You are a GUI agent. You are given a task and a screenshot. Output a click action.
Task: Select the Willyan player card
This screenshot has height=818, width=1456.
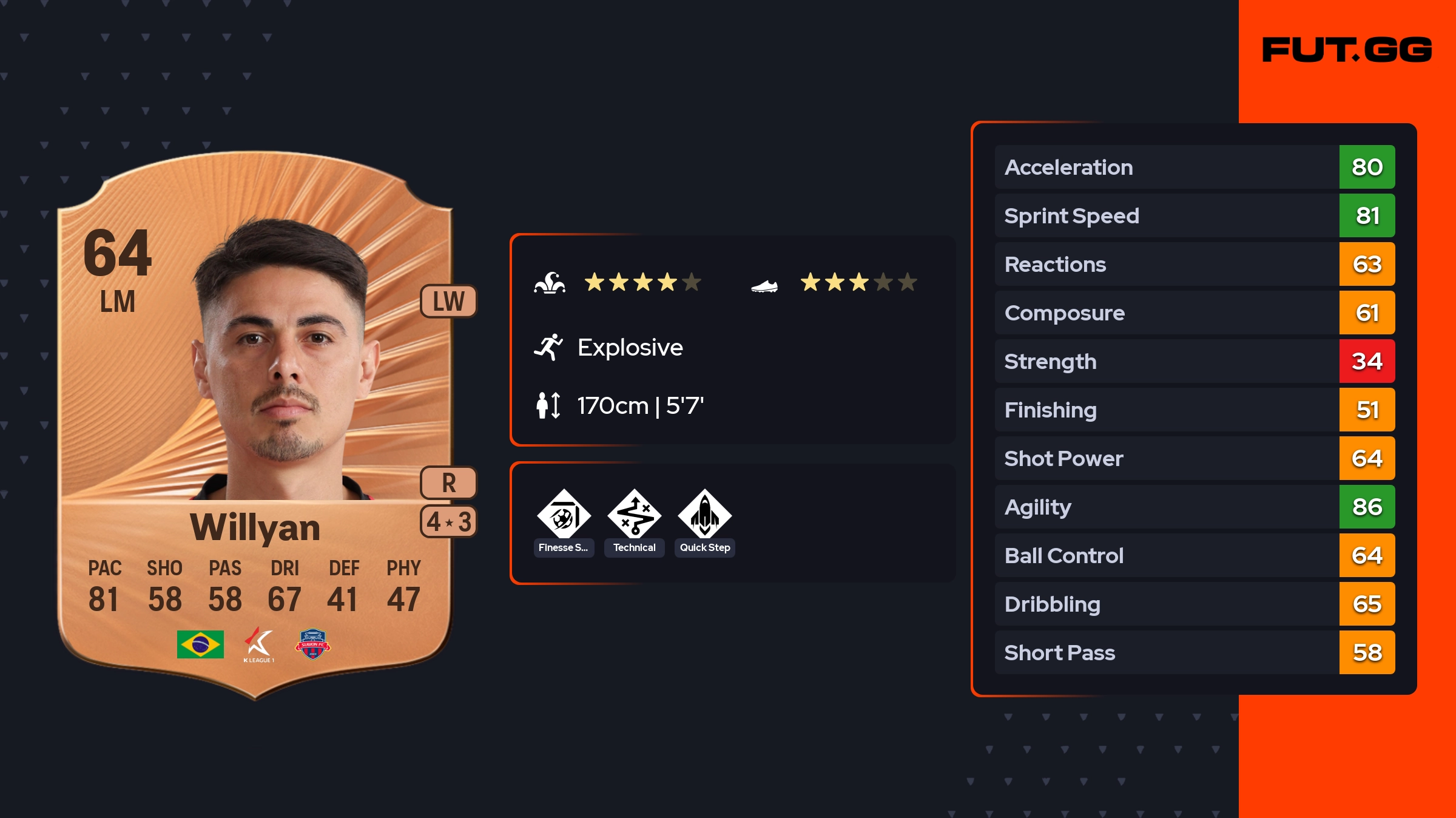(x=255, y=425)
